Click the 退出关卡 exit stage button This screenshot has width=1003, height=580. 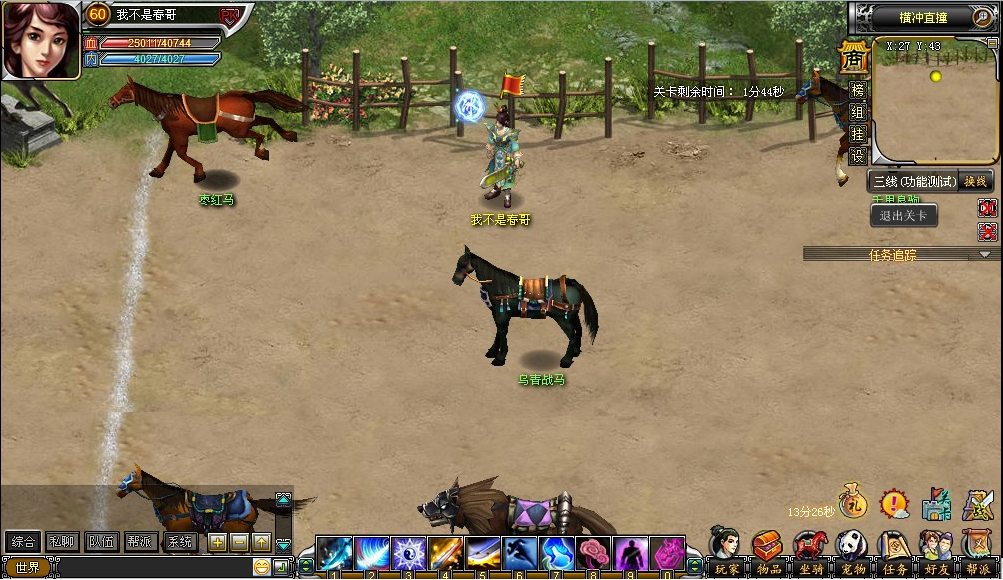(903, 215)
